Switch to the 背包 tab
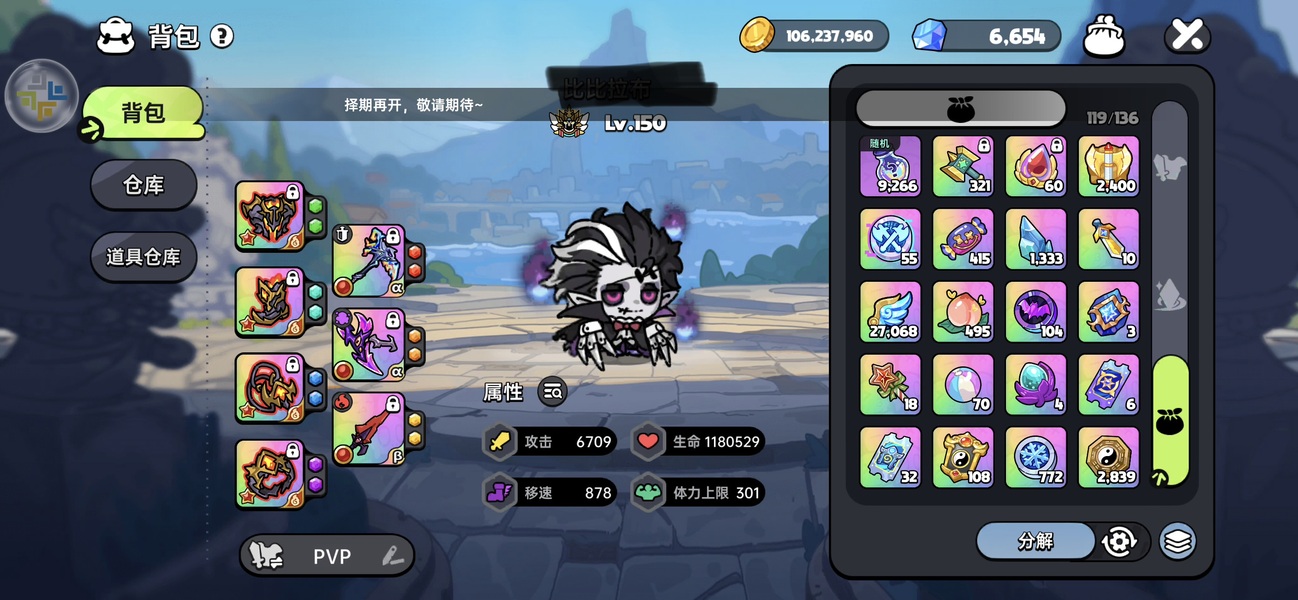This screenshot has width=1298, height=600. pos(143,112)
